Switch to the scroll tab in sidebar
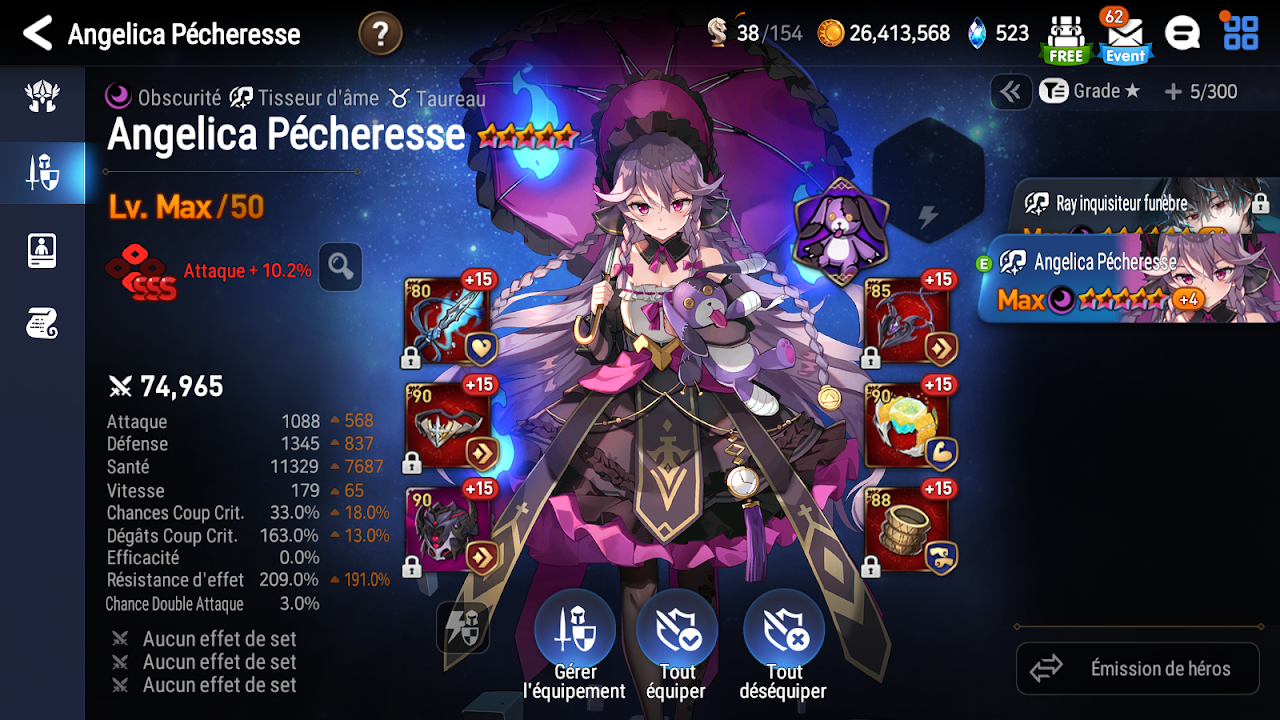 pos(42,323)
